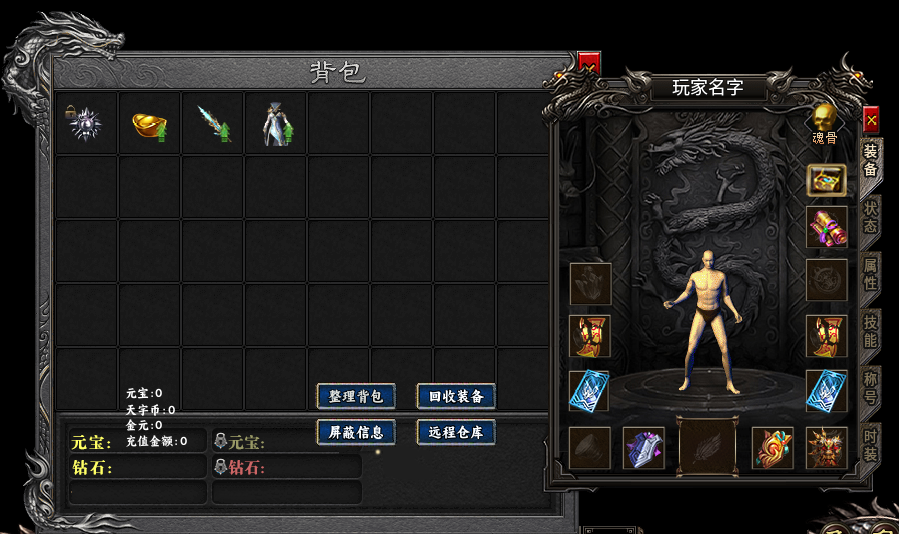Viewport: 899px width, 534px height.
Task: Click the treasure chest equipment slot
Action: coord(827,180)
